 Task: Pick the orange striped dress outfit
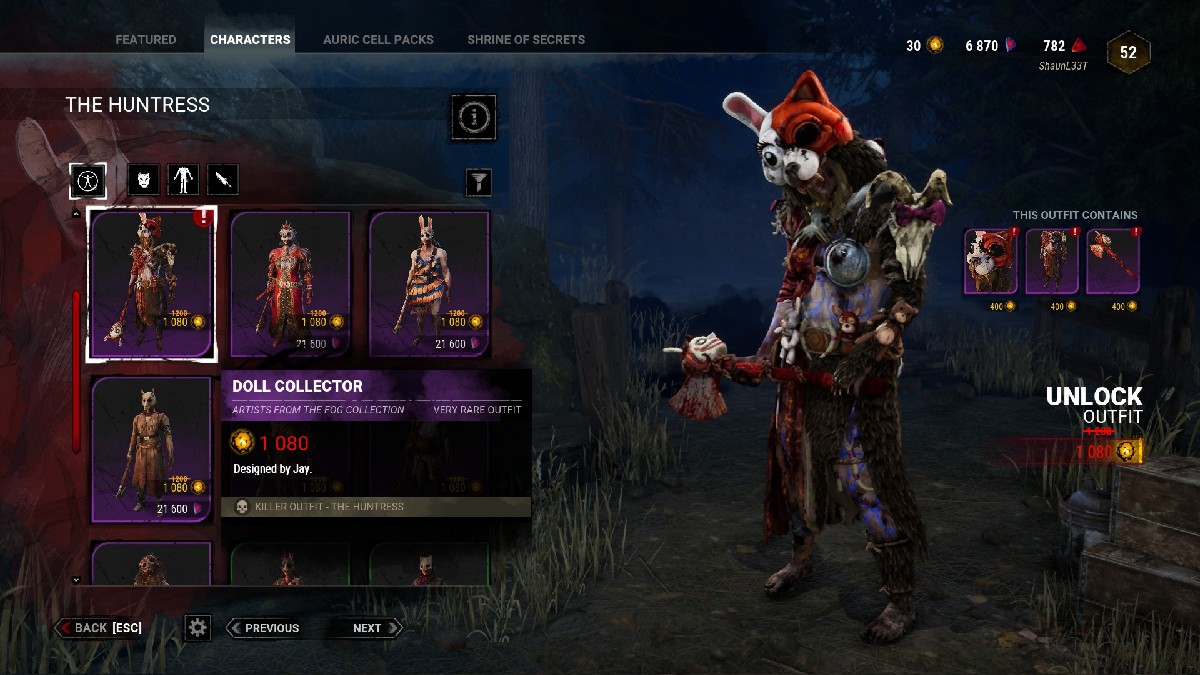pos(429,284)
